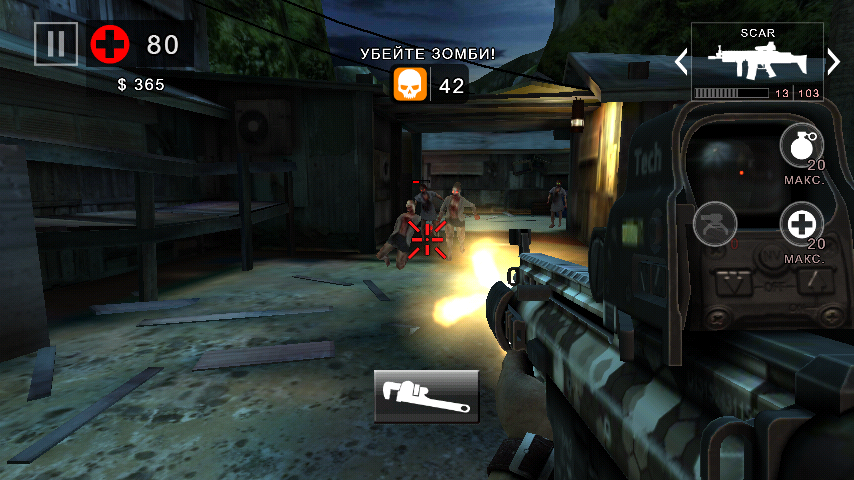This screenshot has width=854, height=480.
Task: Switch to the previous weapon with left arrow
Action: point(680,61)
